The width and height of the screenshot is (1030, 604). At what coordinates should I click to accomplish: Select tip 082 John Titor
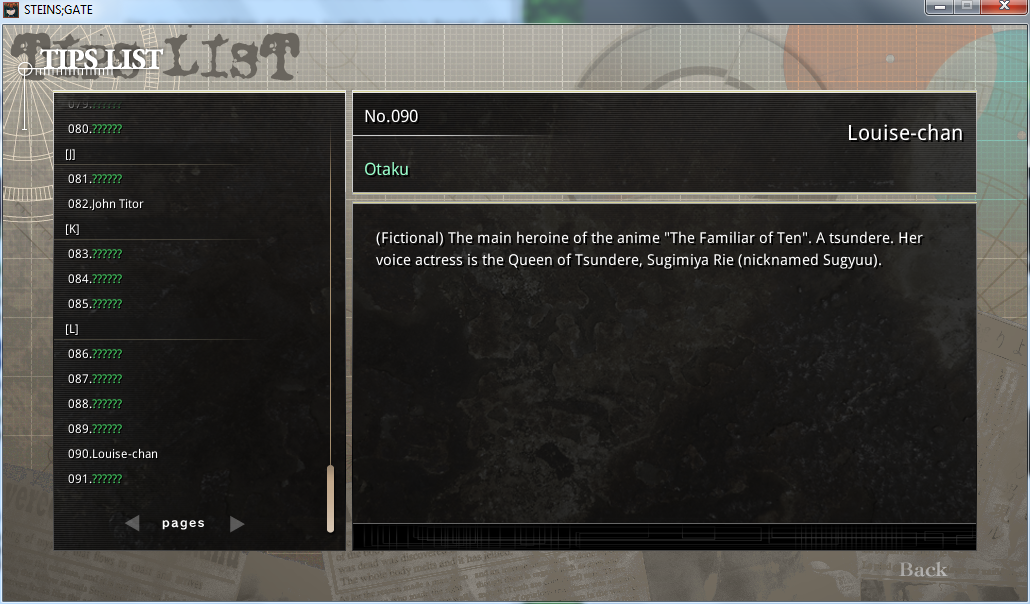[x=106, y=204]
